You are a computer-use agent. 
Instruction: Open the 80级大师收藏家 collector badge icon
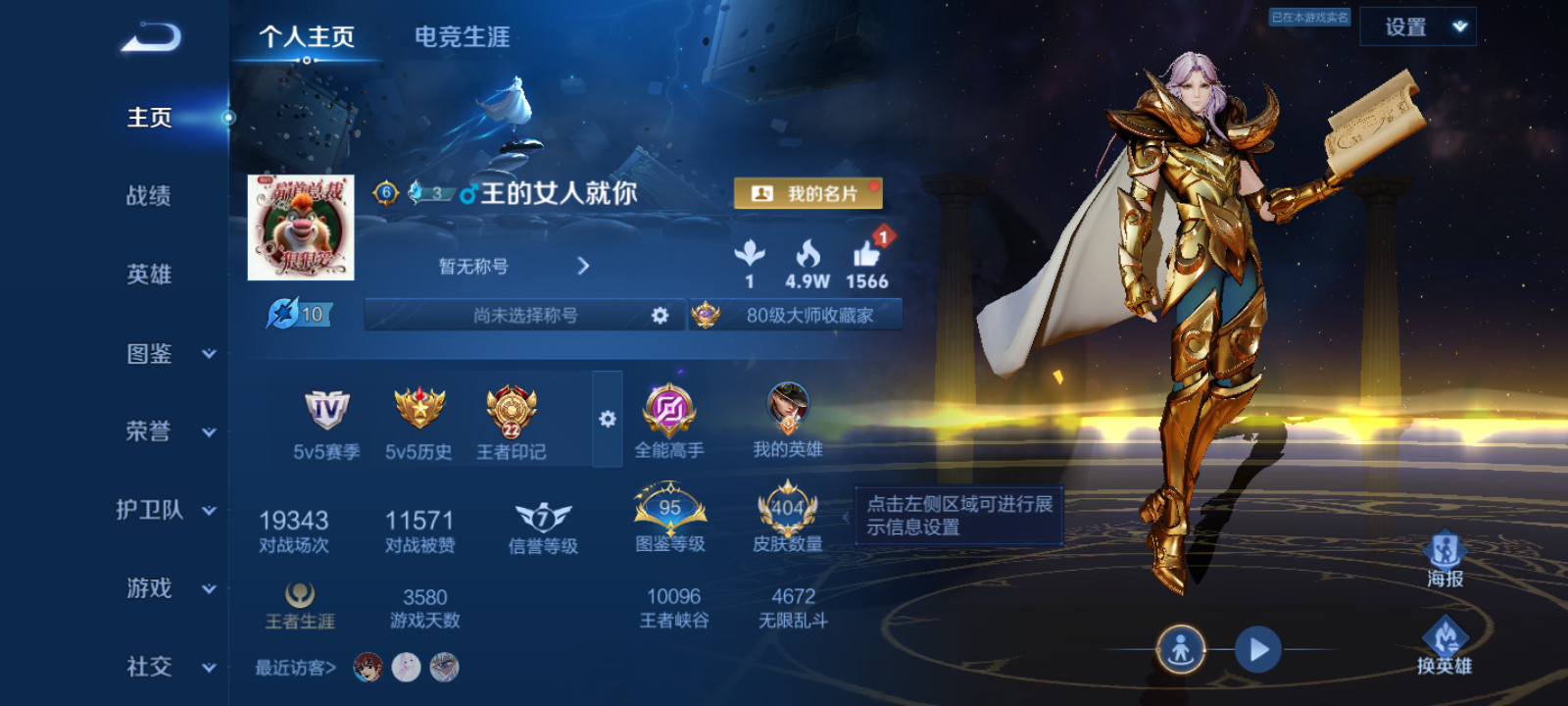coord(709,314)
